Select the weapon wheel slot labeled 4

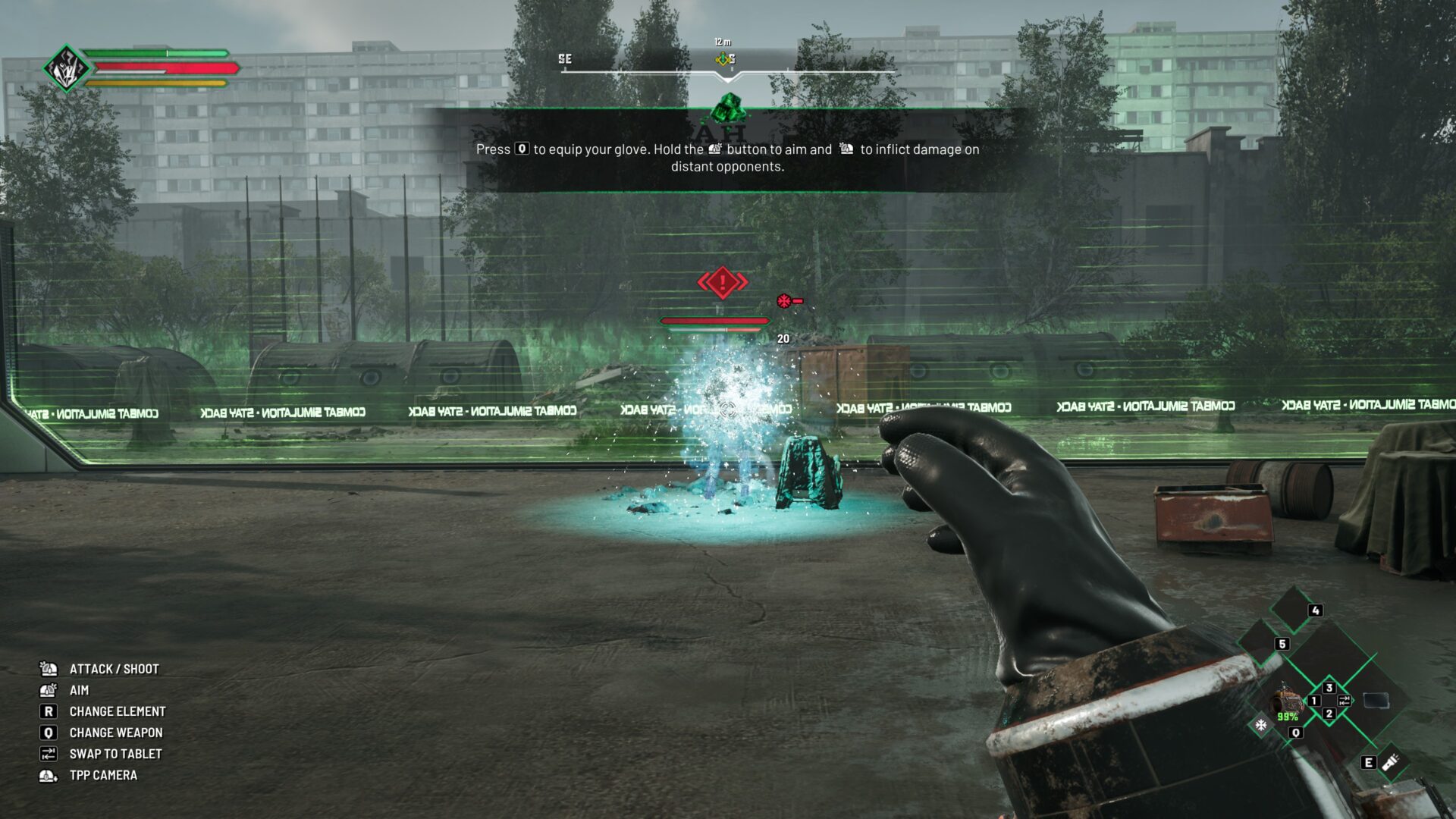pyautogui.click(x=1294, y=607)
